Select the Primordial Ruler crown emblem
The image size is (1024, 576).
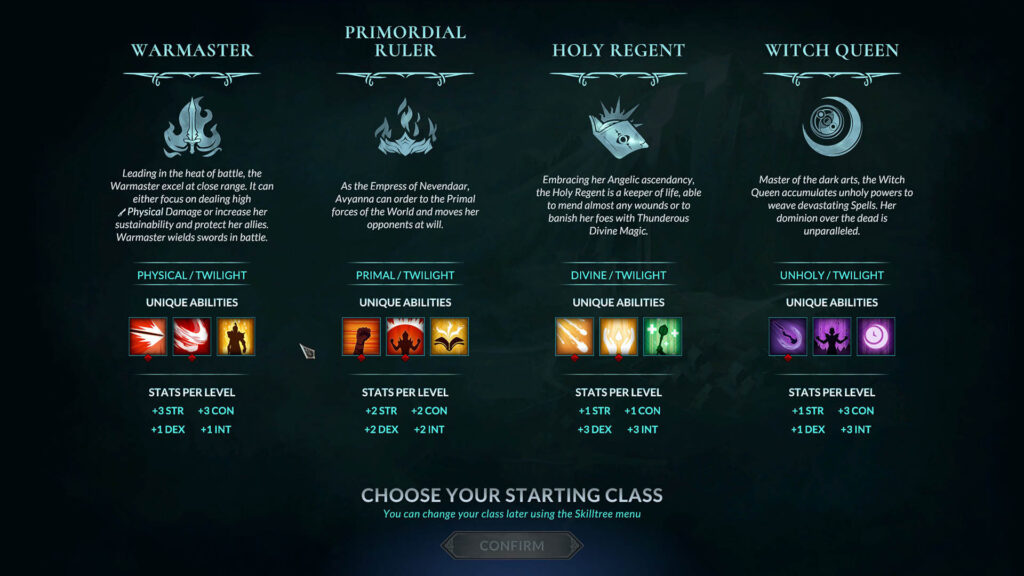click(404, 128)
